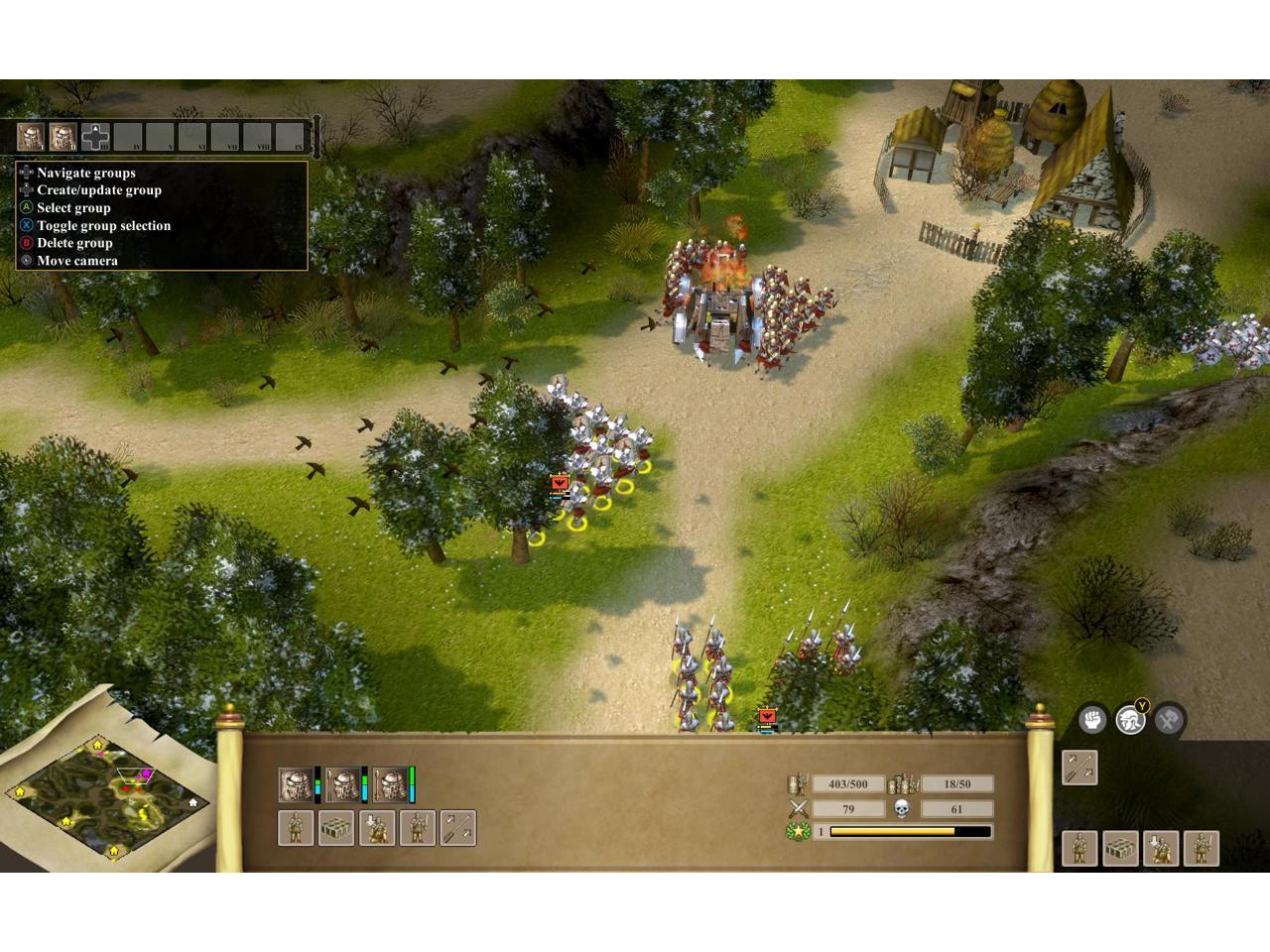Select the sword-raised soldier command in the scroll panel
1270x952 pixels.
pos(418,828)
